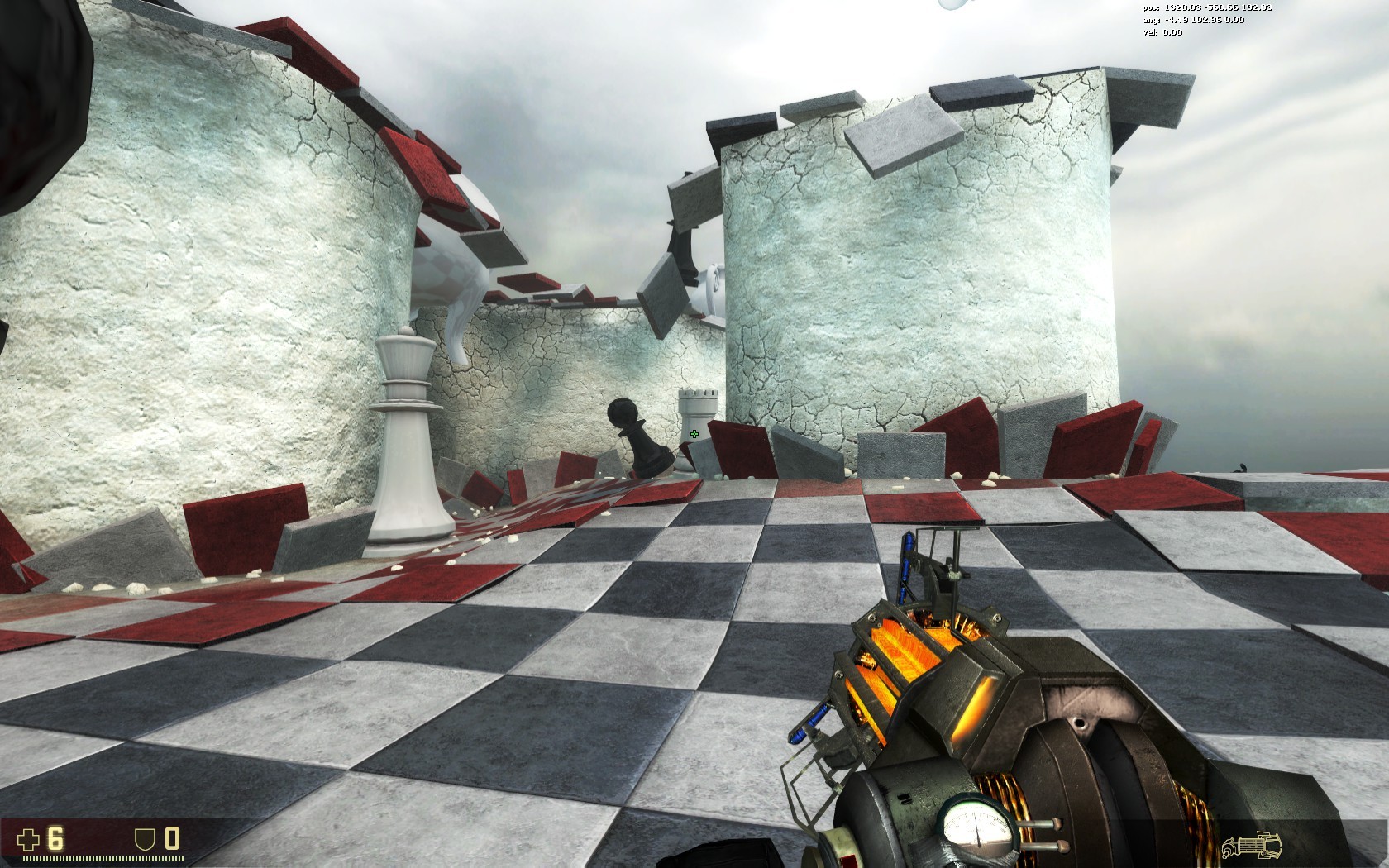This screenshot has height=868, width=1389.
Task: Click the armor shield icon in the HUD
Action: [x=144, y=839]
